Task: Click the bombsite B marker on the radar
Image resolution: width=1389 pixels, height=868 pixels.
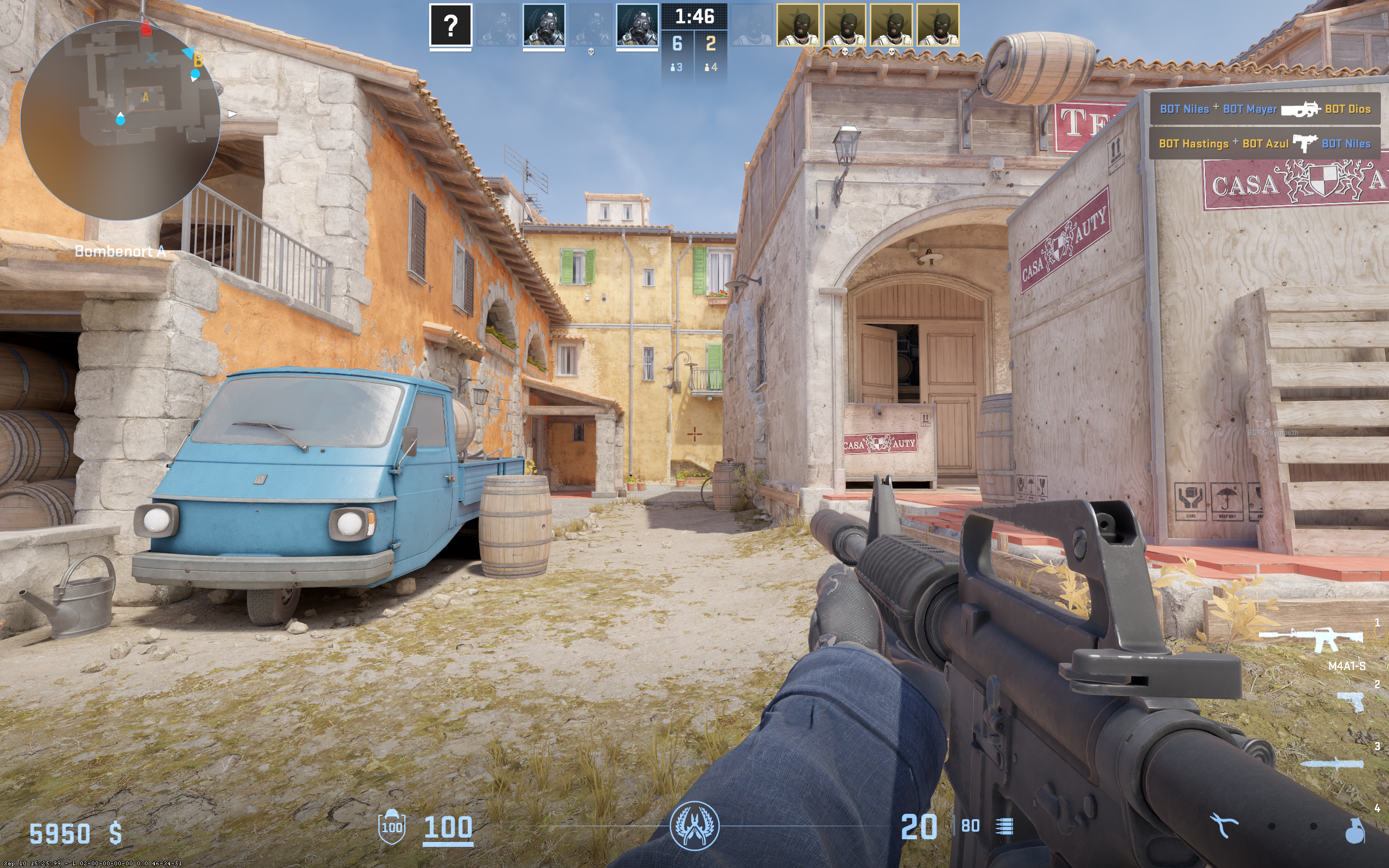Action: click(x=198, y=60)
